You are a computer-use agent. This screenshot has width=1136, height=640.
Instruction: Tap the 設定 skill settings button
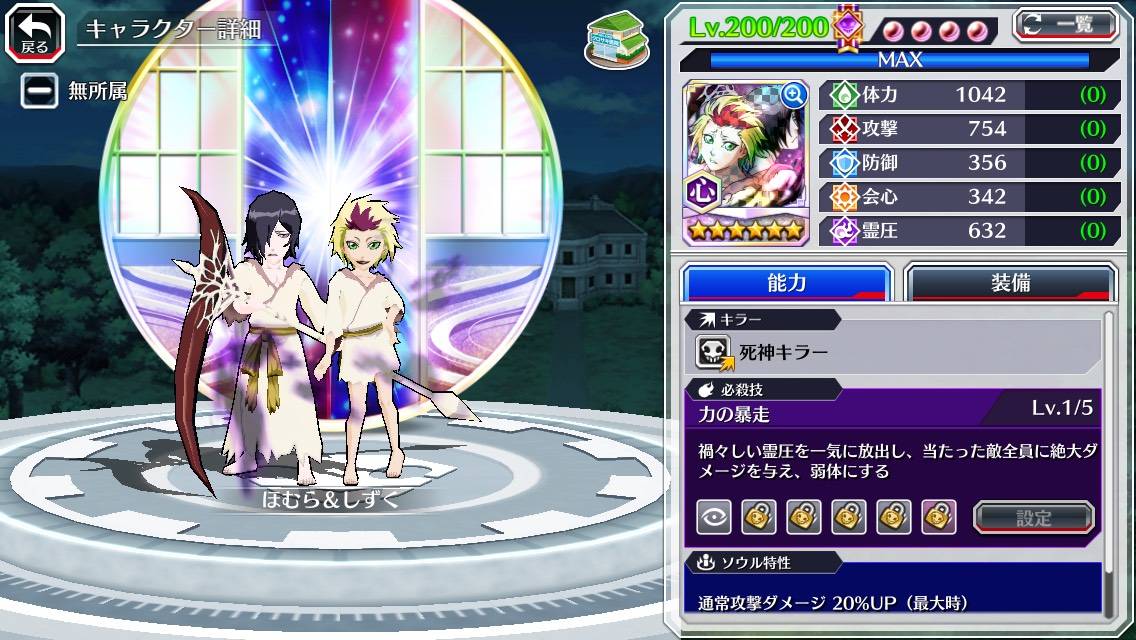(1034, 517)
